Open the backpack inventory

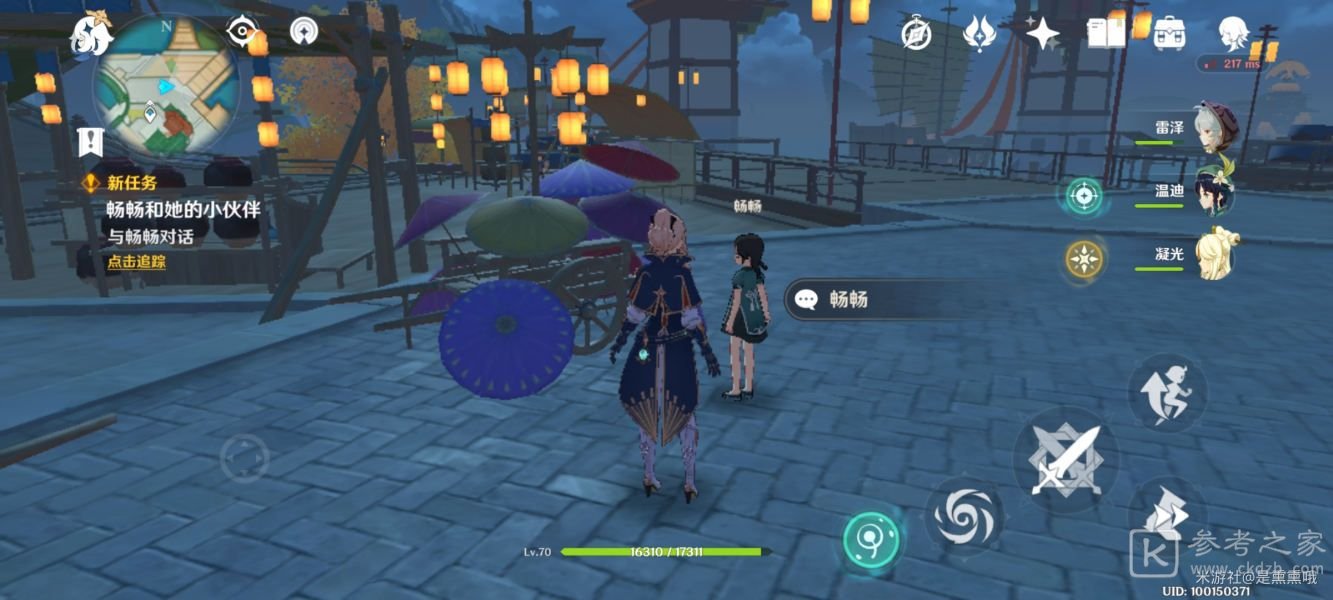tap(1169, 33)
